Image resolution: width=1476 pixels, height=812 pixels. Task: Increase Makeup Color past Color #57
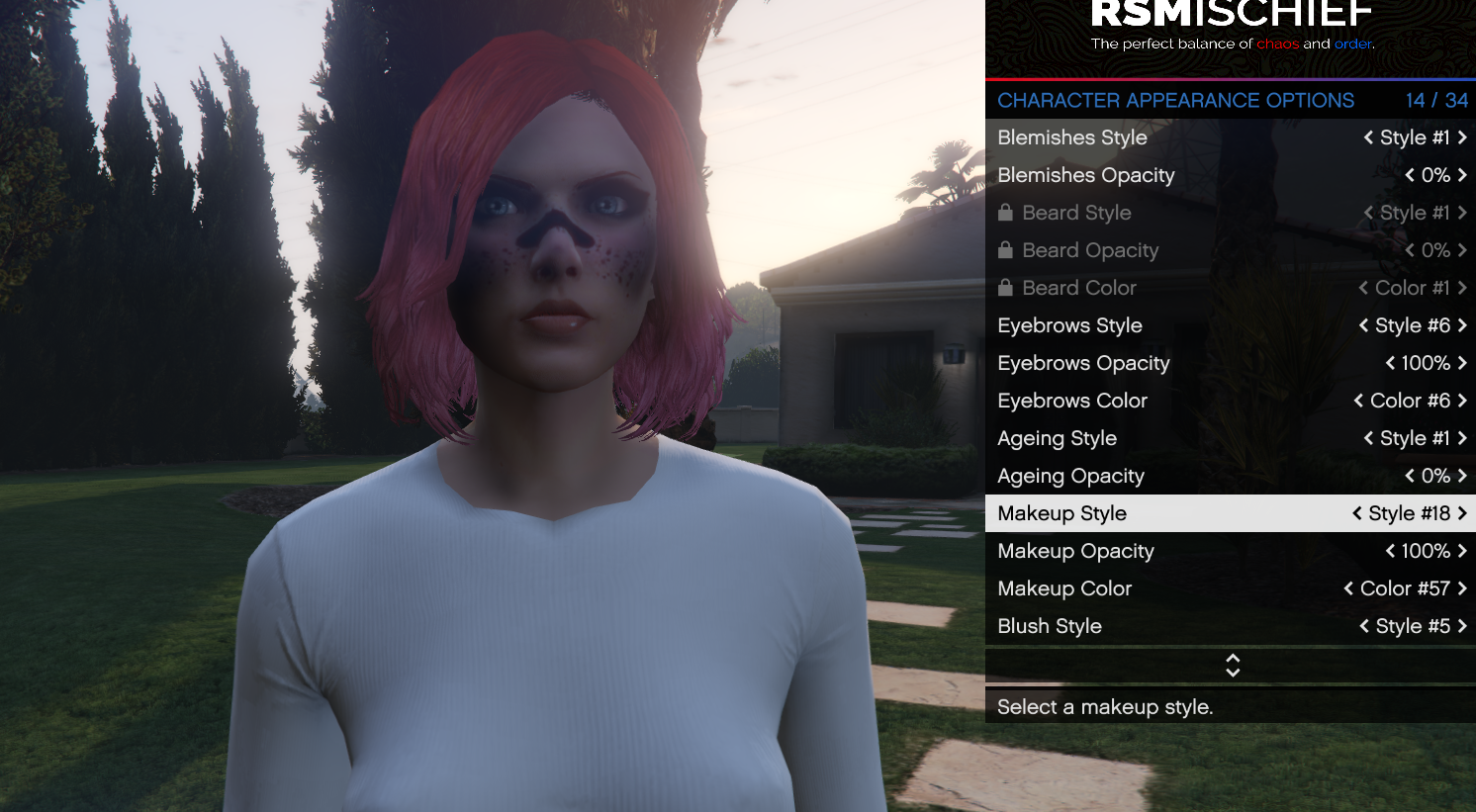point(1462,588)
